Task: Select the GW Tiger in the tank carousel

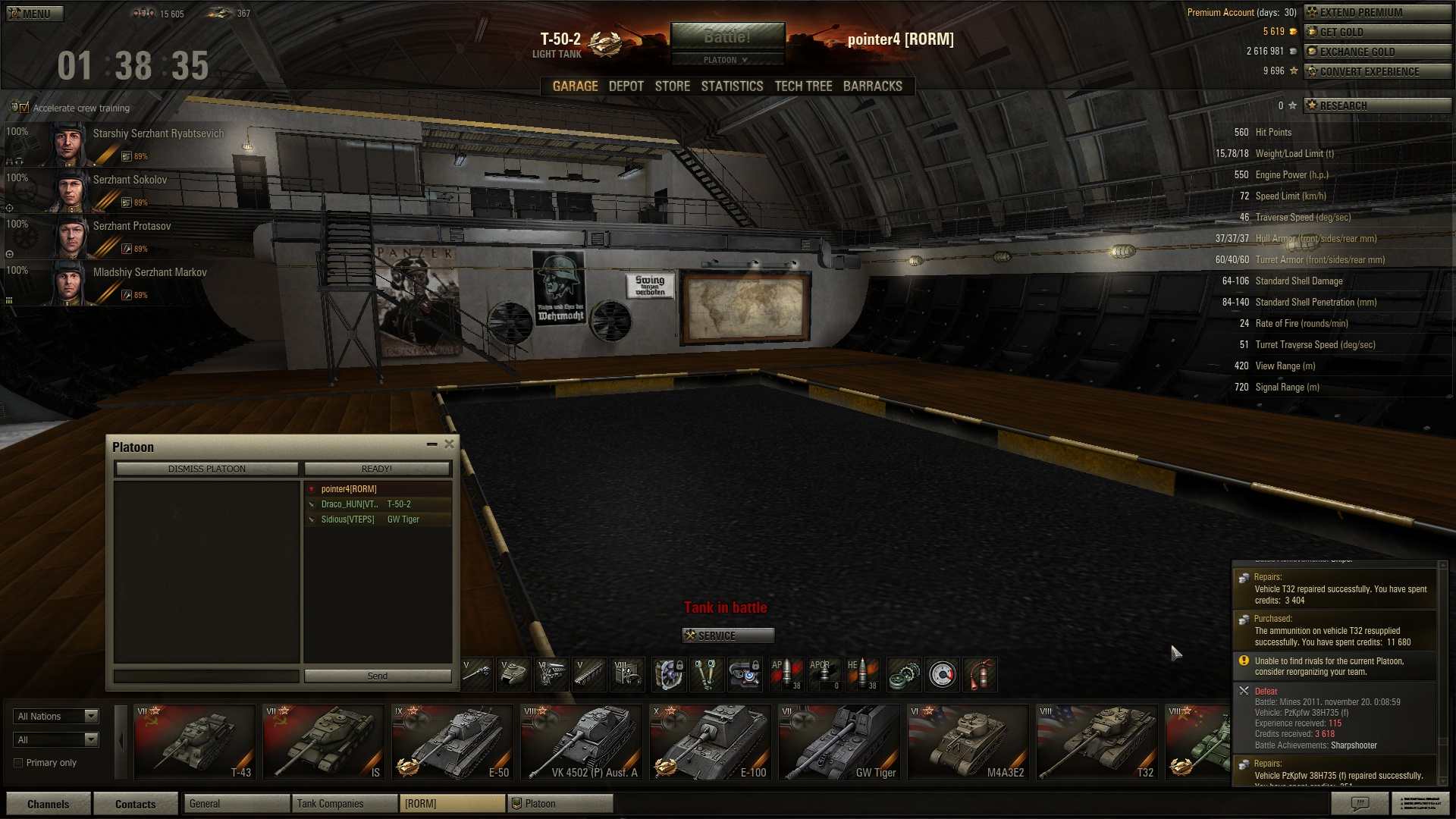Action: [839, 742]
